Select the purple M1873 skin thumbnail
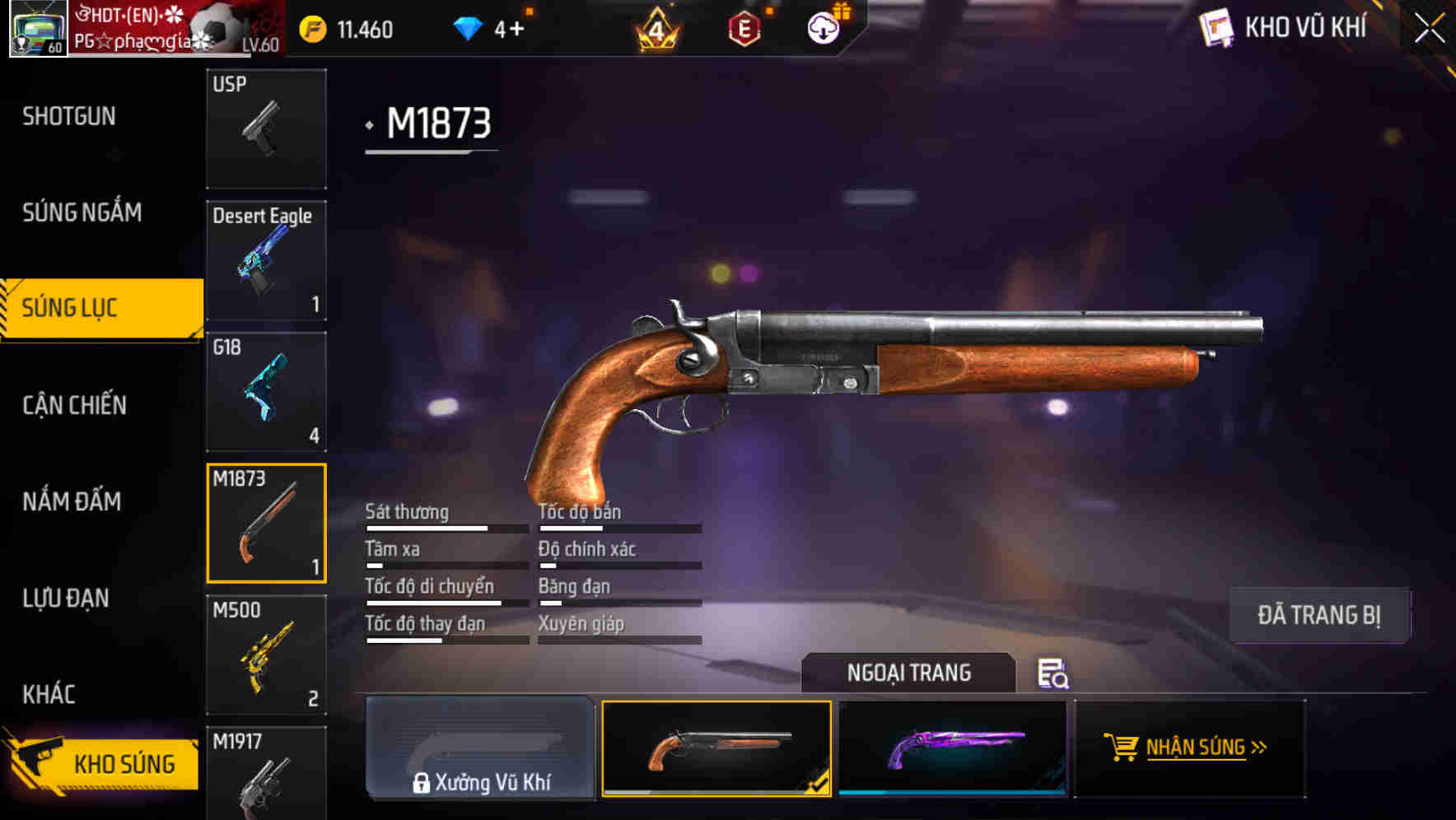 [x=955, y=748]
